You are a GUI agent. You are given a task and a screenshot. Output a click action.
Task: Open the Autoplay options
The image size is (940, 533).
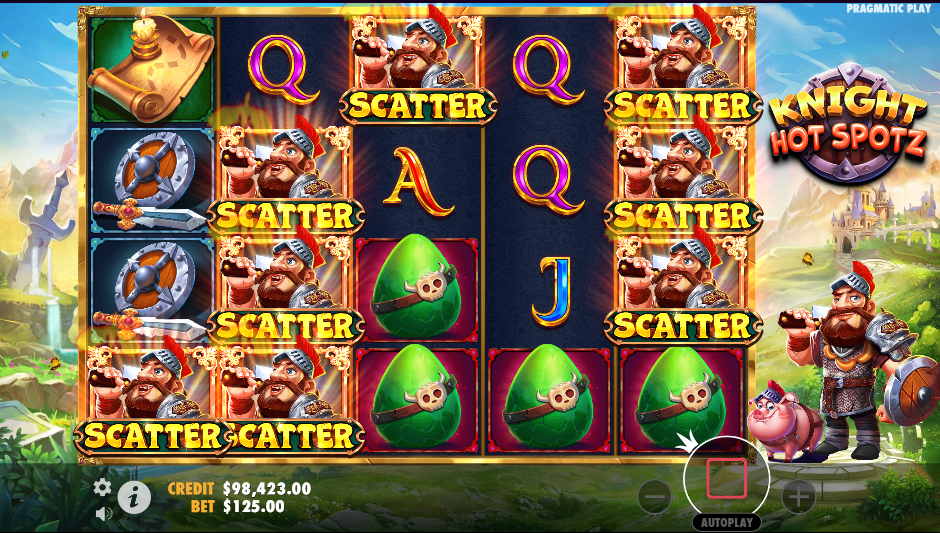726,522
